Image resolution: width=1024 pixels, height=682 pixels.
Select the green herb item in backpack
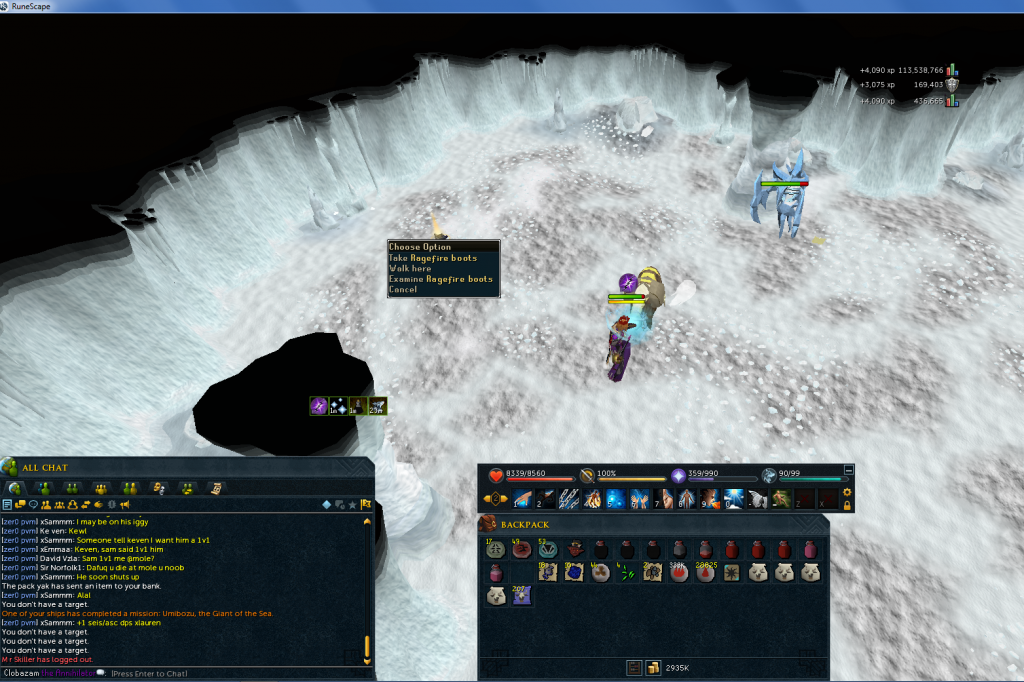click(x=627, y=571)
